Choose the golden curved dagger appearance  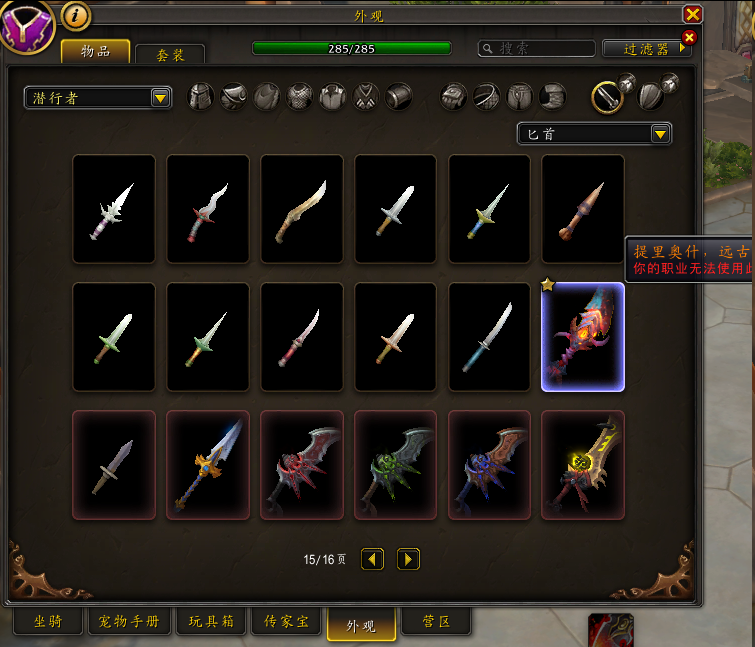302,209
